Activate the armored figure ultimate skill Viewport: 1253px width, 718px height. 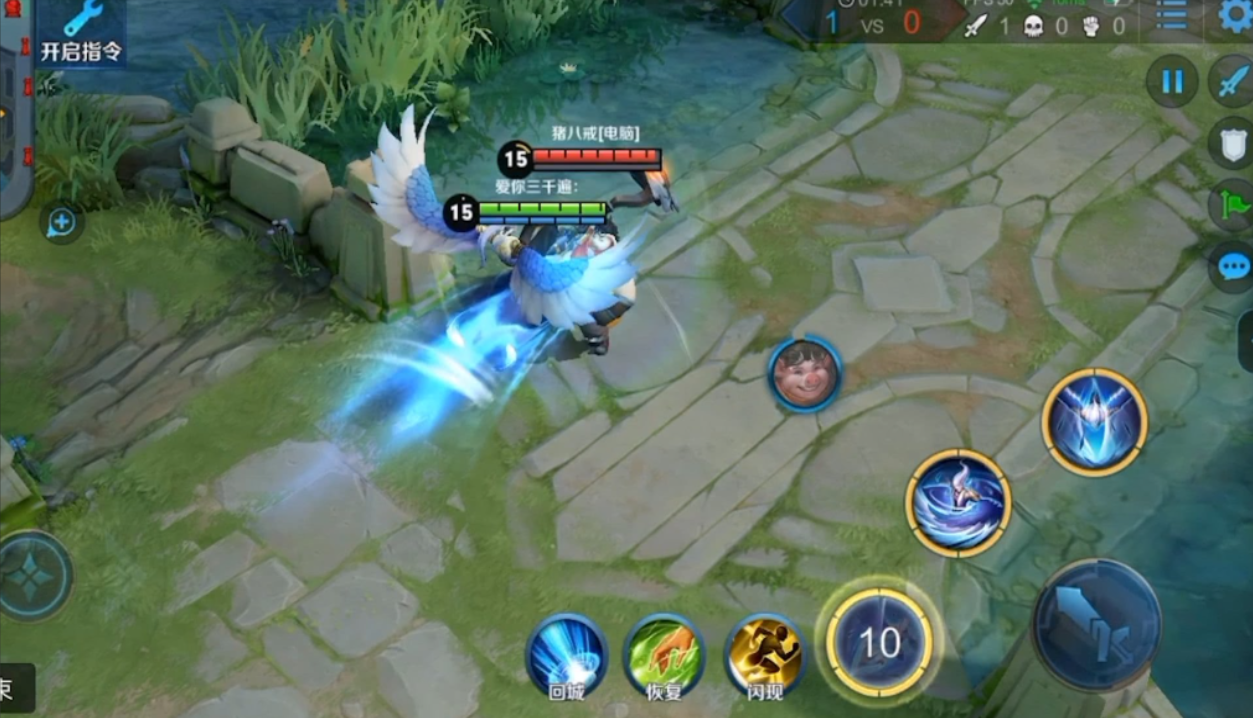click(1094, 420)
